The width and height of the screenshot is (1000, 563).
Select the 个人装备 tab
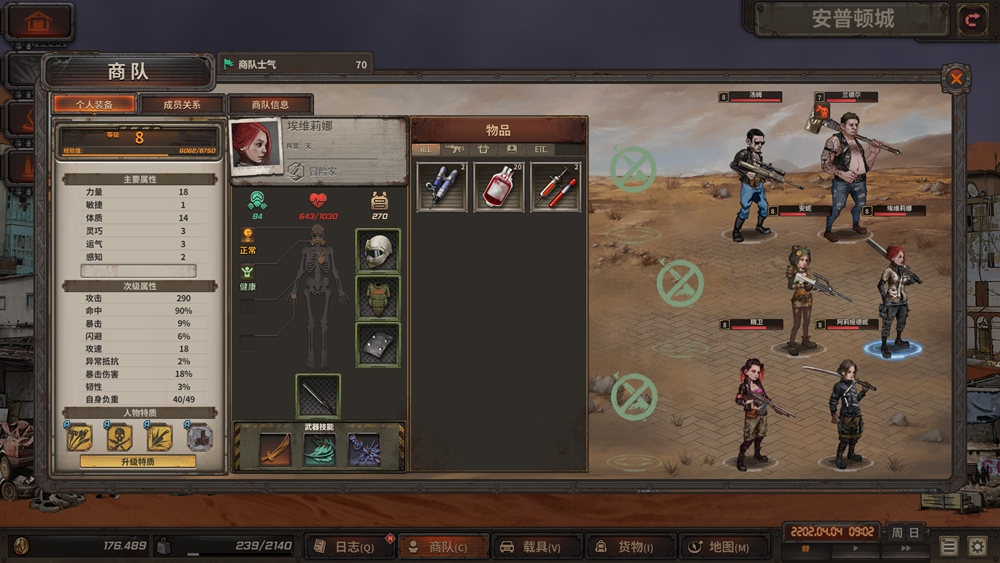pyautogui.click(x=95, y=105)
